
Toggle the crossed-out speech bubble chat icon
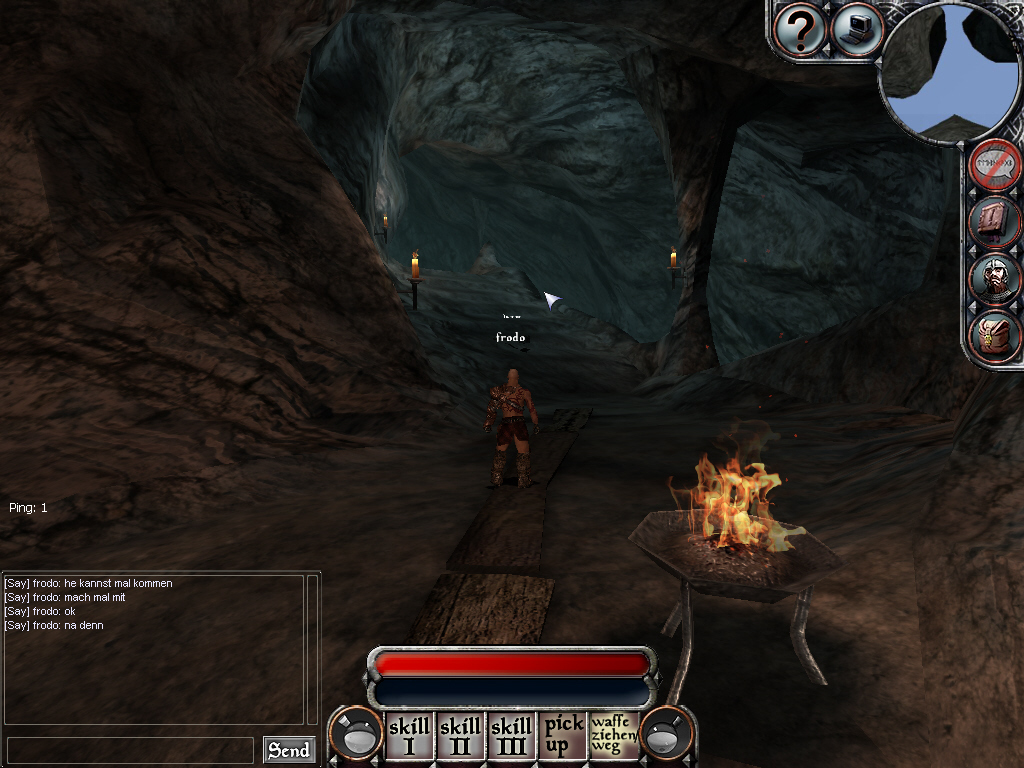tap(996, 165)
